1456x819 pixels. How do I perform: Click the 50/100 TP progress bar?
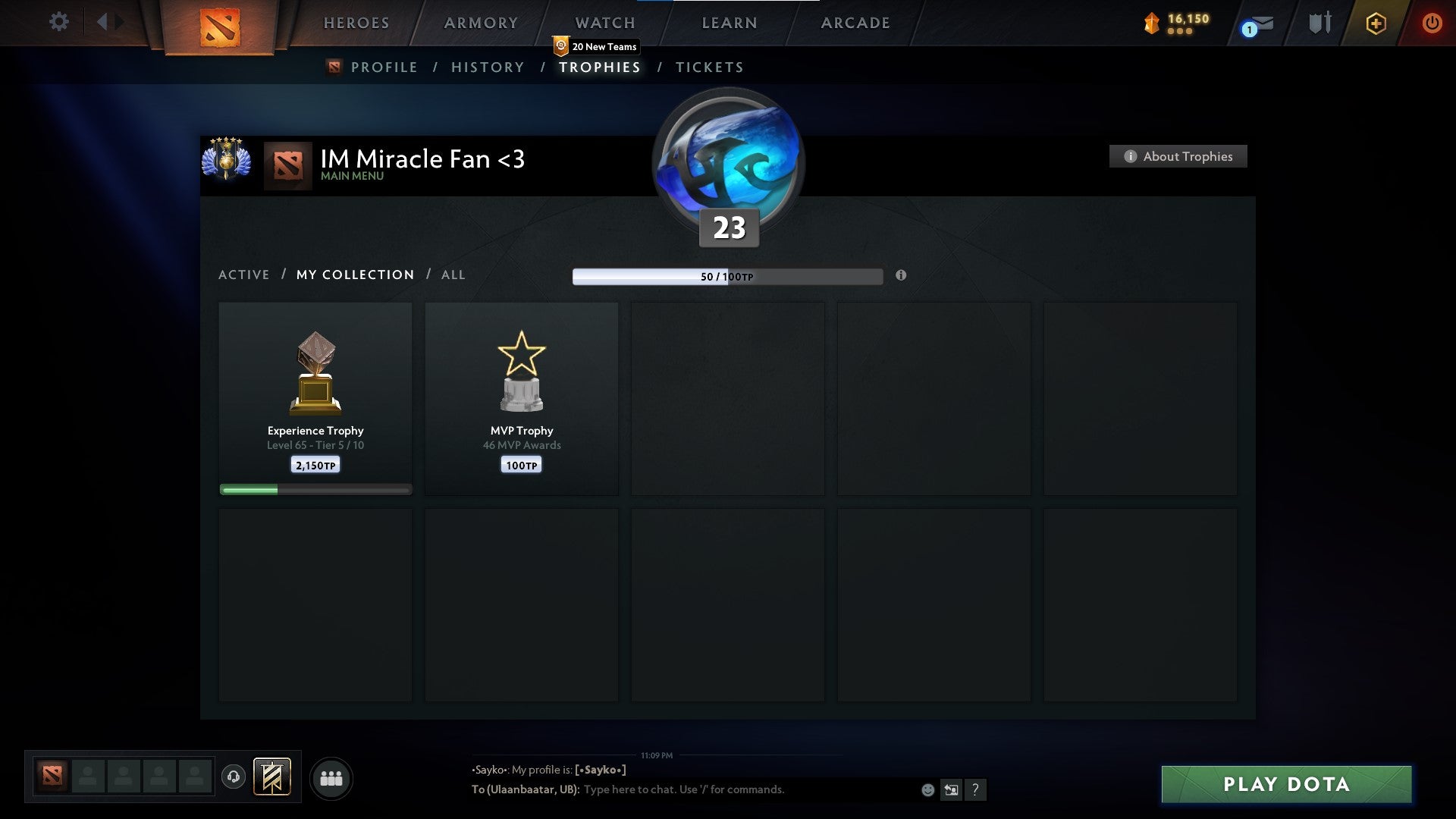728,276
